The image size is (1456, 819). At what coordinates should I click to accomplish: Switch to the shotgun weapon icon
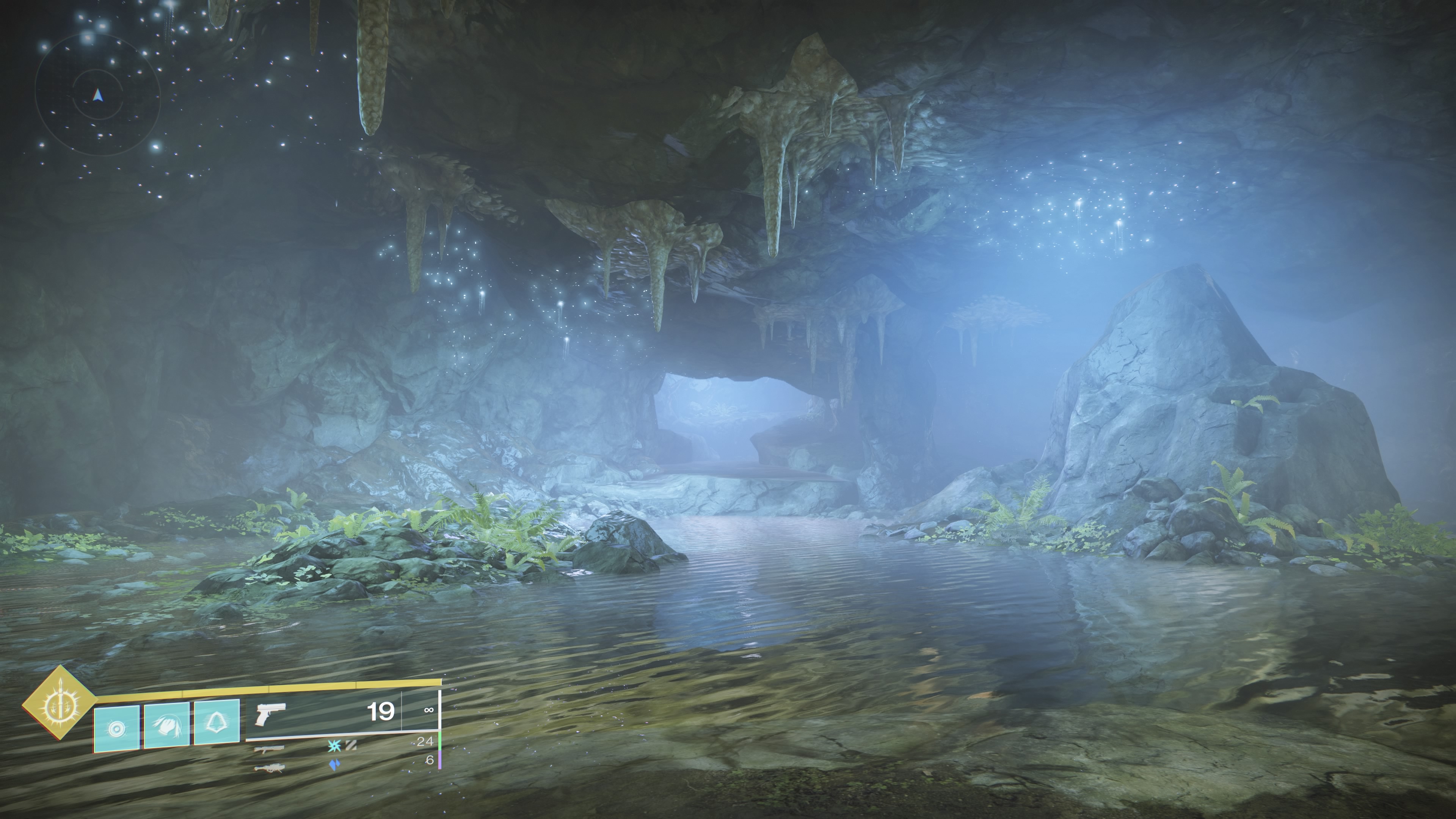pyautogui.click(x=269, y=750)
